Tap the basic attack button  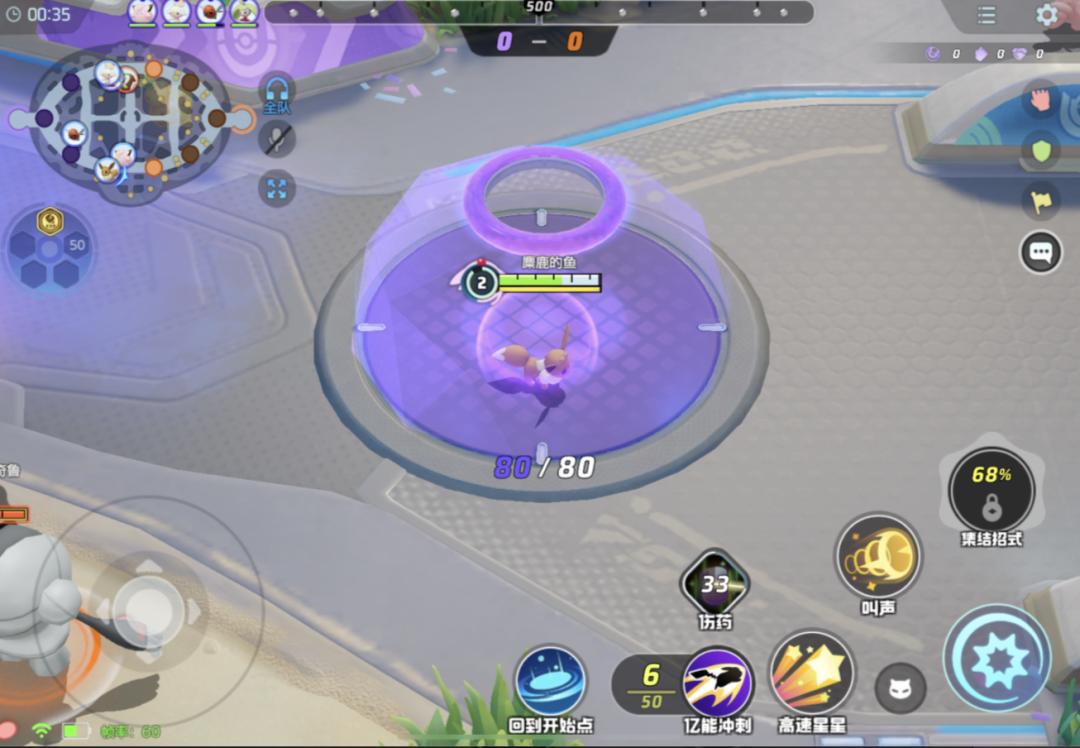click(997, 658)
